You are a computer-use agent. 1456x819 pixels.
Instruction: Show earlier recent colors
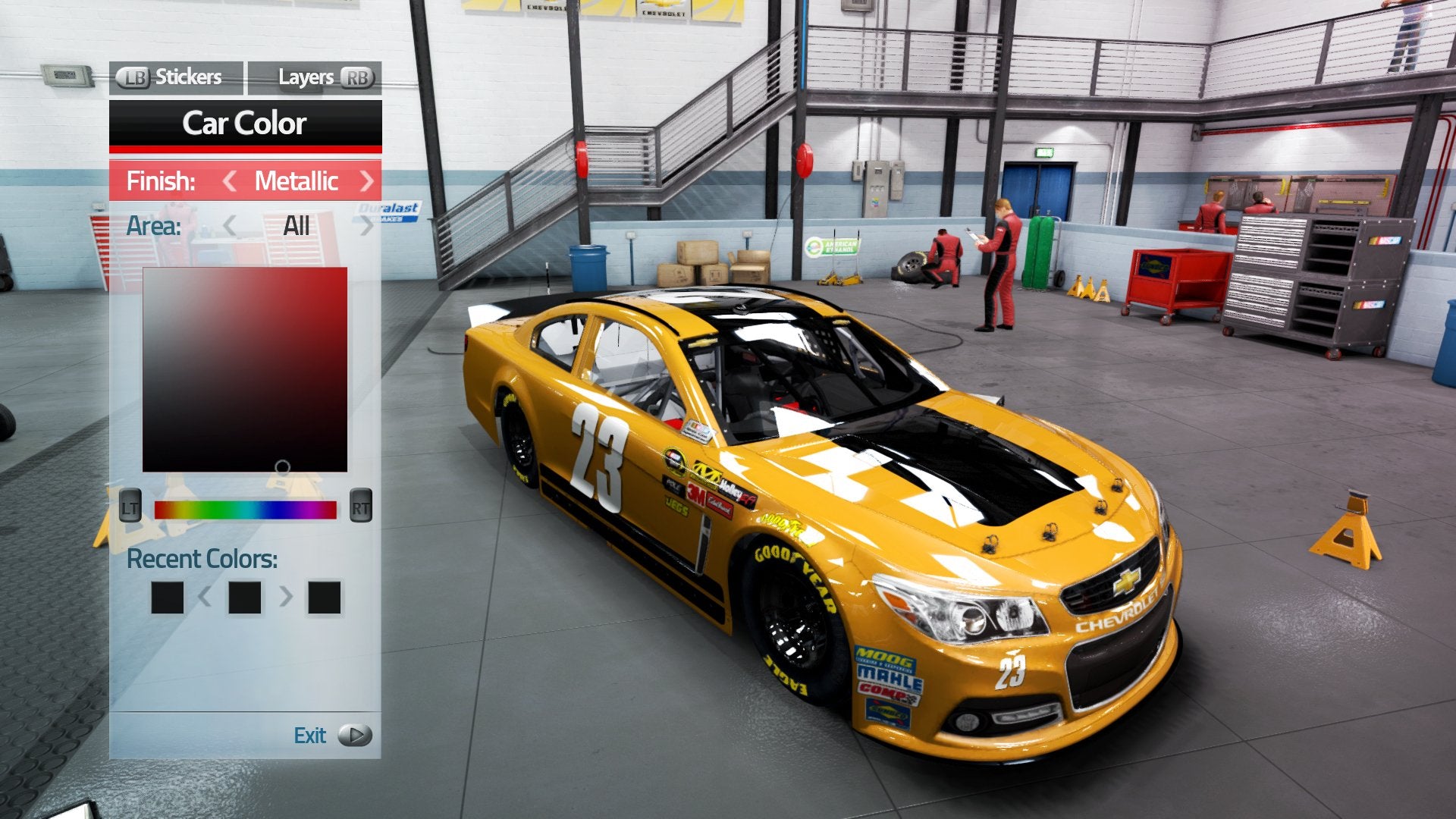pyautogui.click(x=205, y=597)
